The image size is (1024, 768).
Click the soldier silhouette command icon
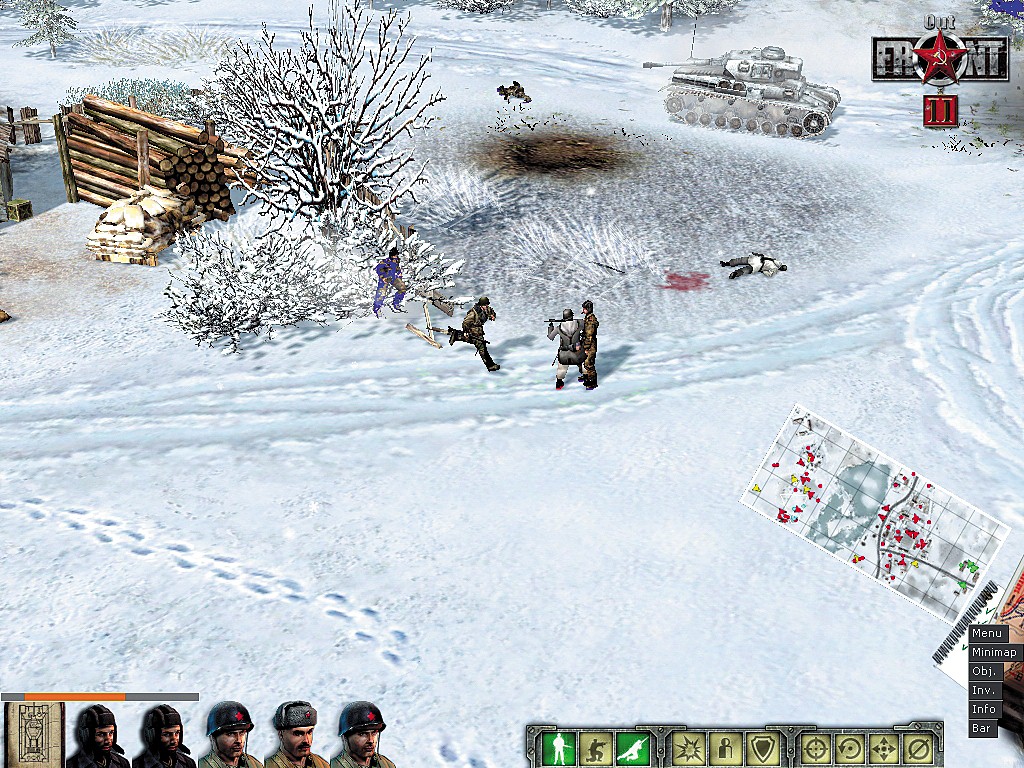point(725,747)
